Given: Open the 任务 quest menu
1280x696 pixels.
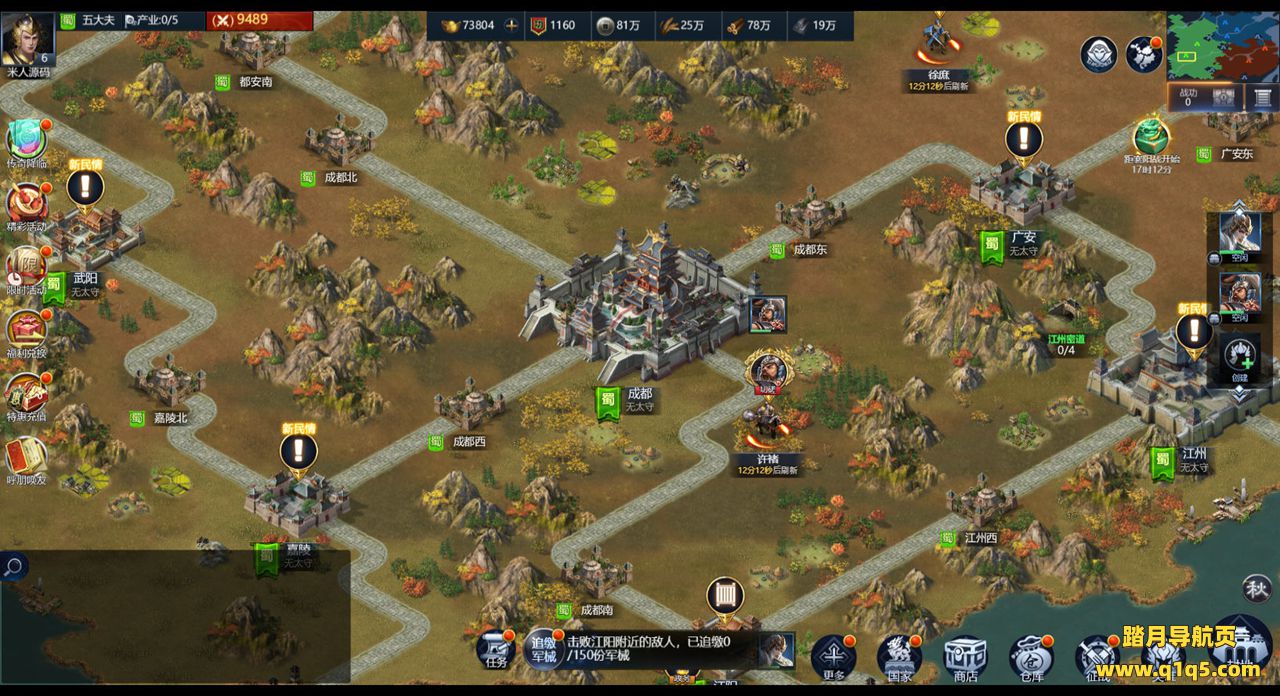Looking at the screenshot, I should tap(497, 650).
